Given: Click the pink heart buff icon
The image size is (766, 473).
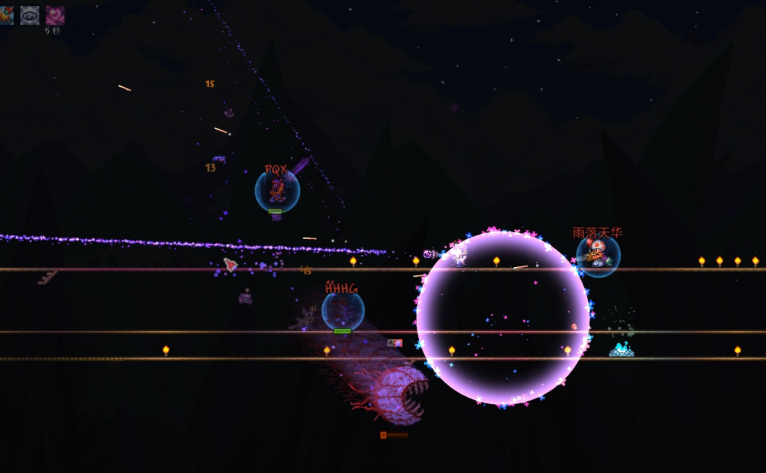Looking at the screenshot, I should point(54,14).
